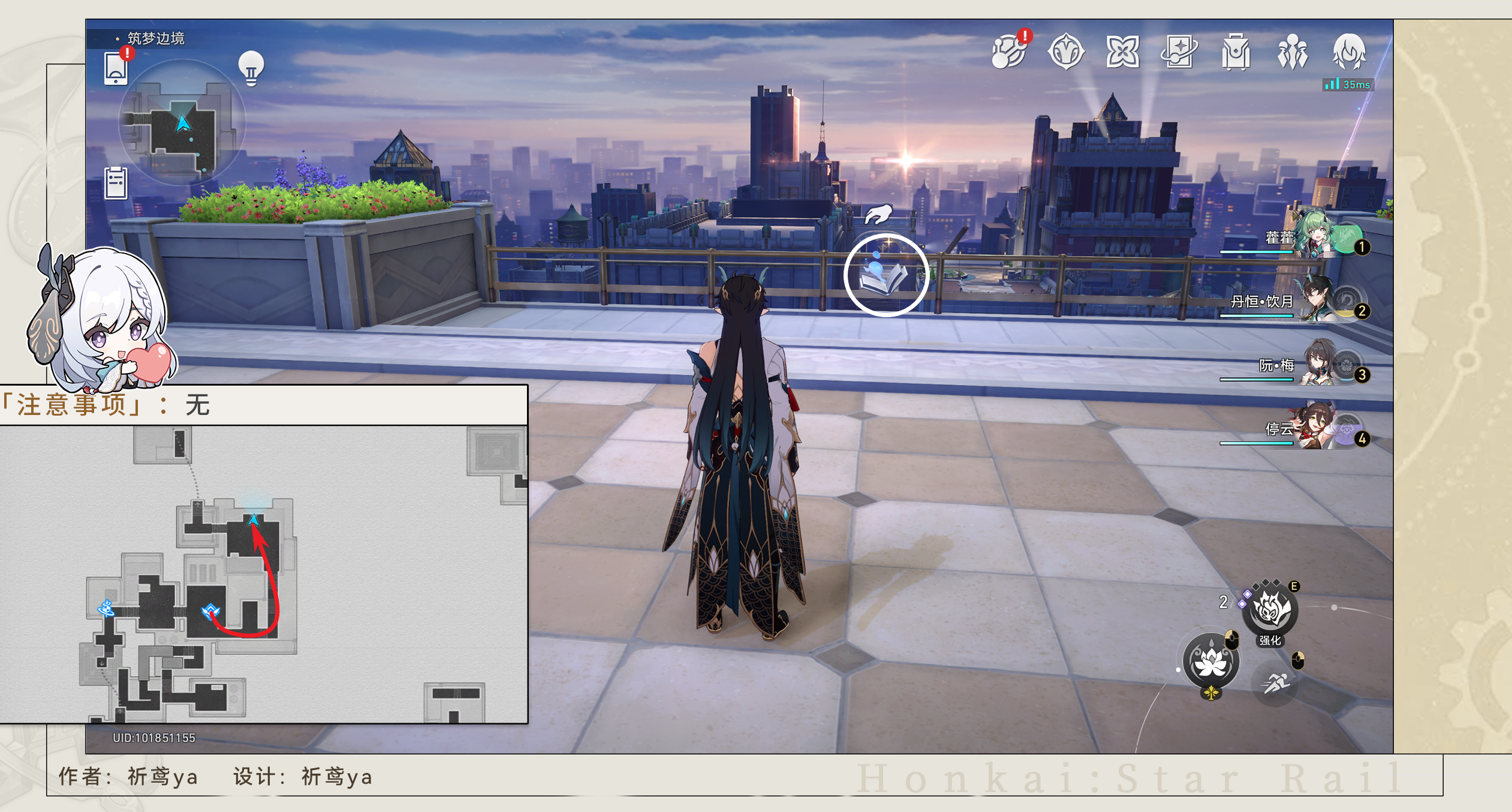Open the four-point star icon

click(x=1122, y=52)
